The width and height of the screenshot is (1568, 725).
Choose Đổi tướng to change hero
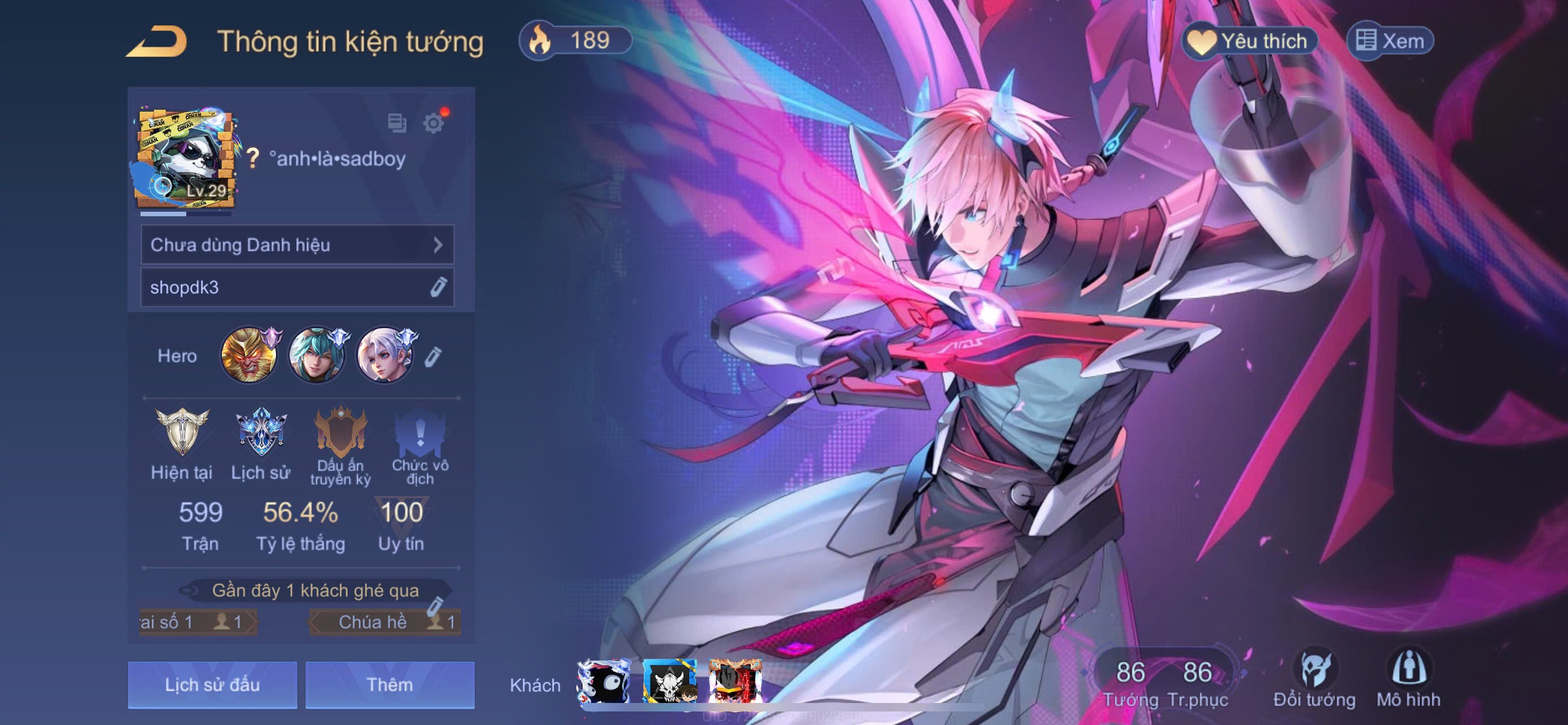[1314, 679]
